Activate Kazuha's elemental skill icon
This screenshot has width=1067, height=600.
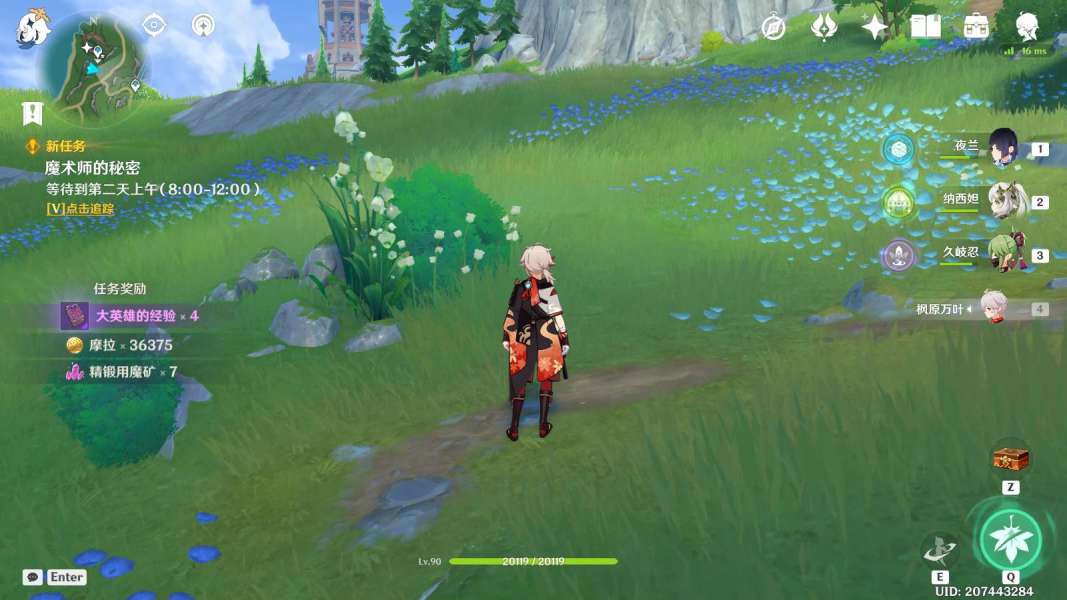(x=939, y=549)
